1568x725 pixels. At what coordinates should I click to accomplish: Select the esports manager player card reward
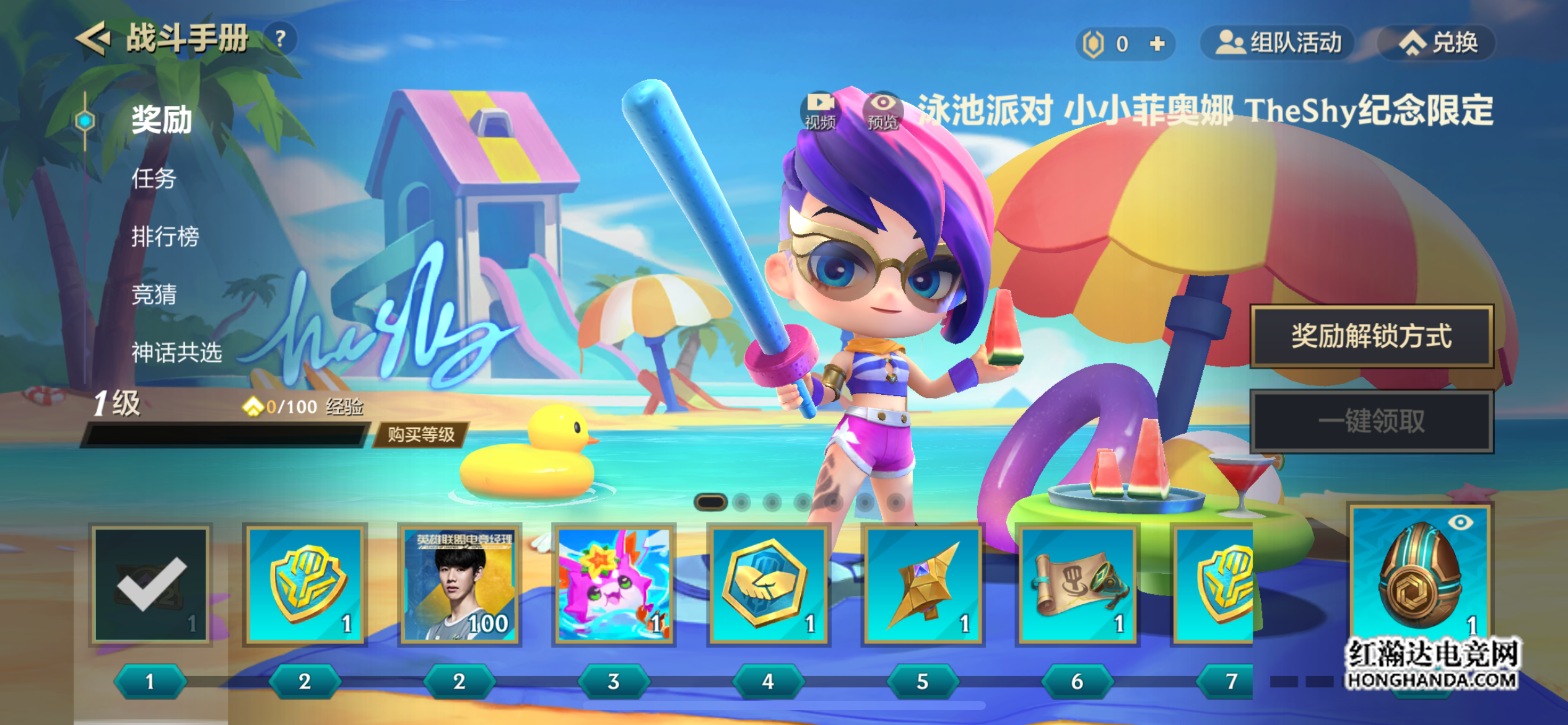click(x=460, y=585)
